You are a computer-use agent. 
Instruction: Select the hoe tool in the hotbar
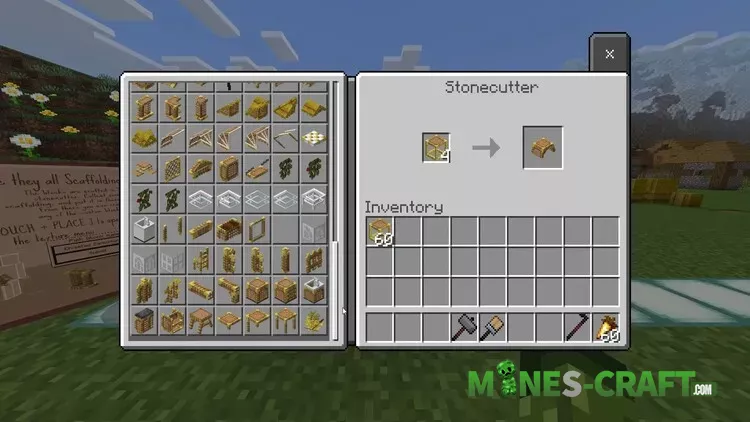point(577,326)
